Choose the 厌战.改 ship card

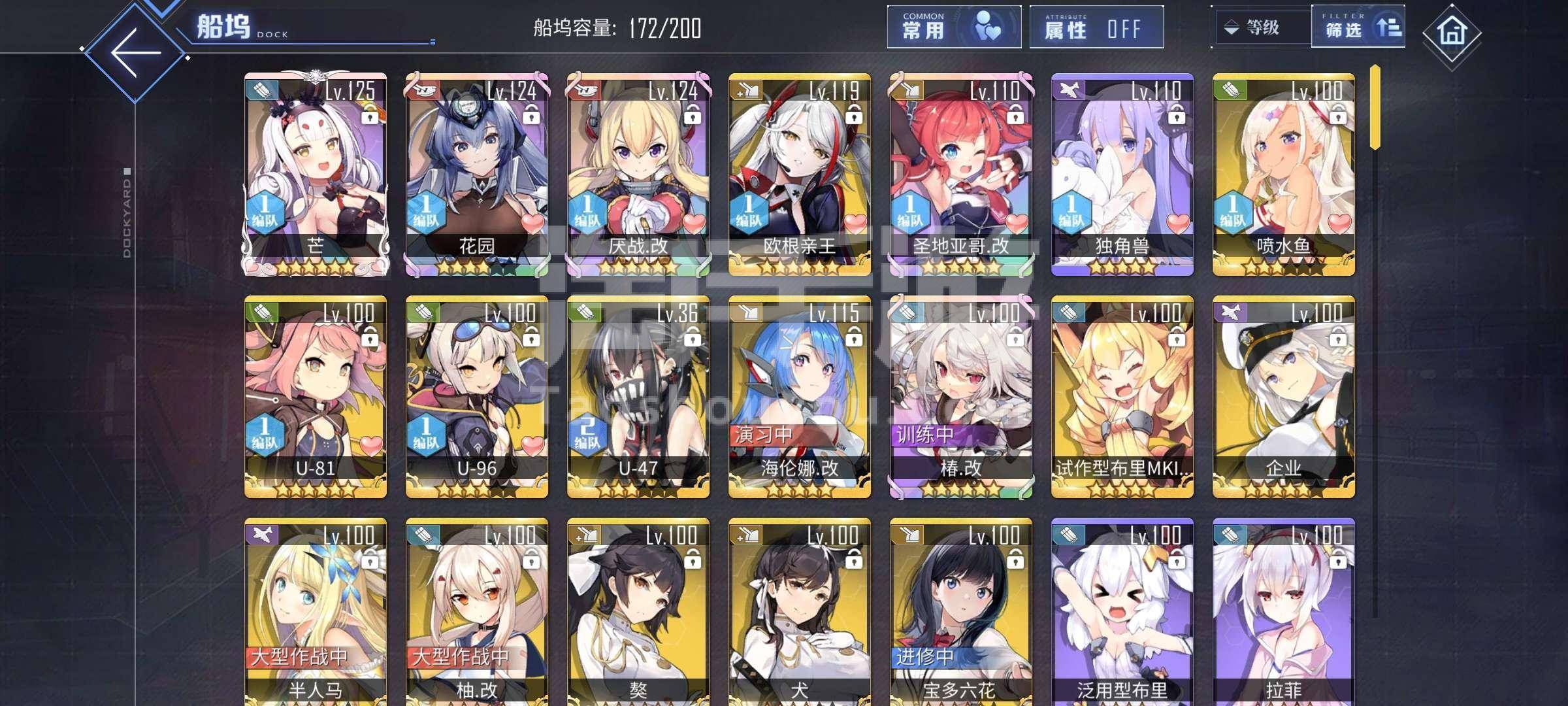(x=638, y=174)
